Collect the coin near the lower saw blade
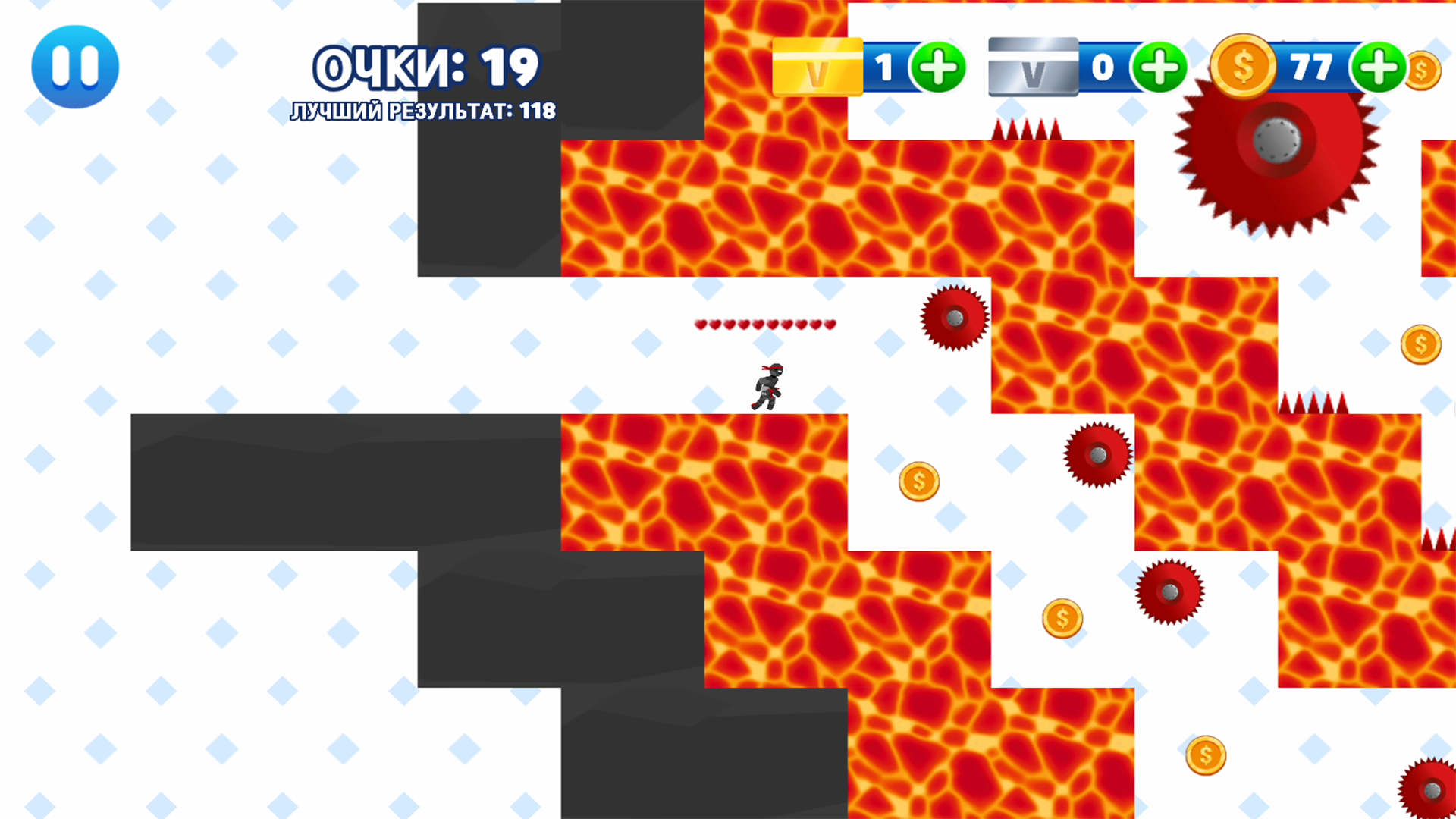 [1062, 618]
